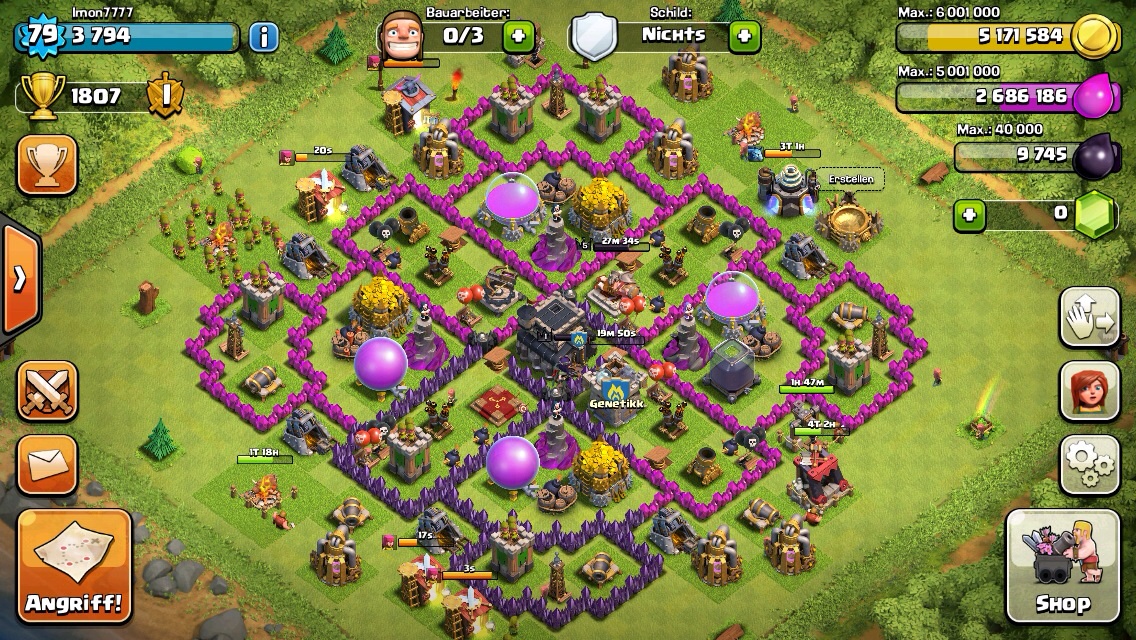This screenshot has height=640, width=1136.
Task: Toggle the hand layout edit button
Action: tap(1089, 317)
